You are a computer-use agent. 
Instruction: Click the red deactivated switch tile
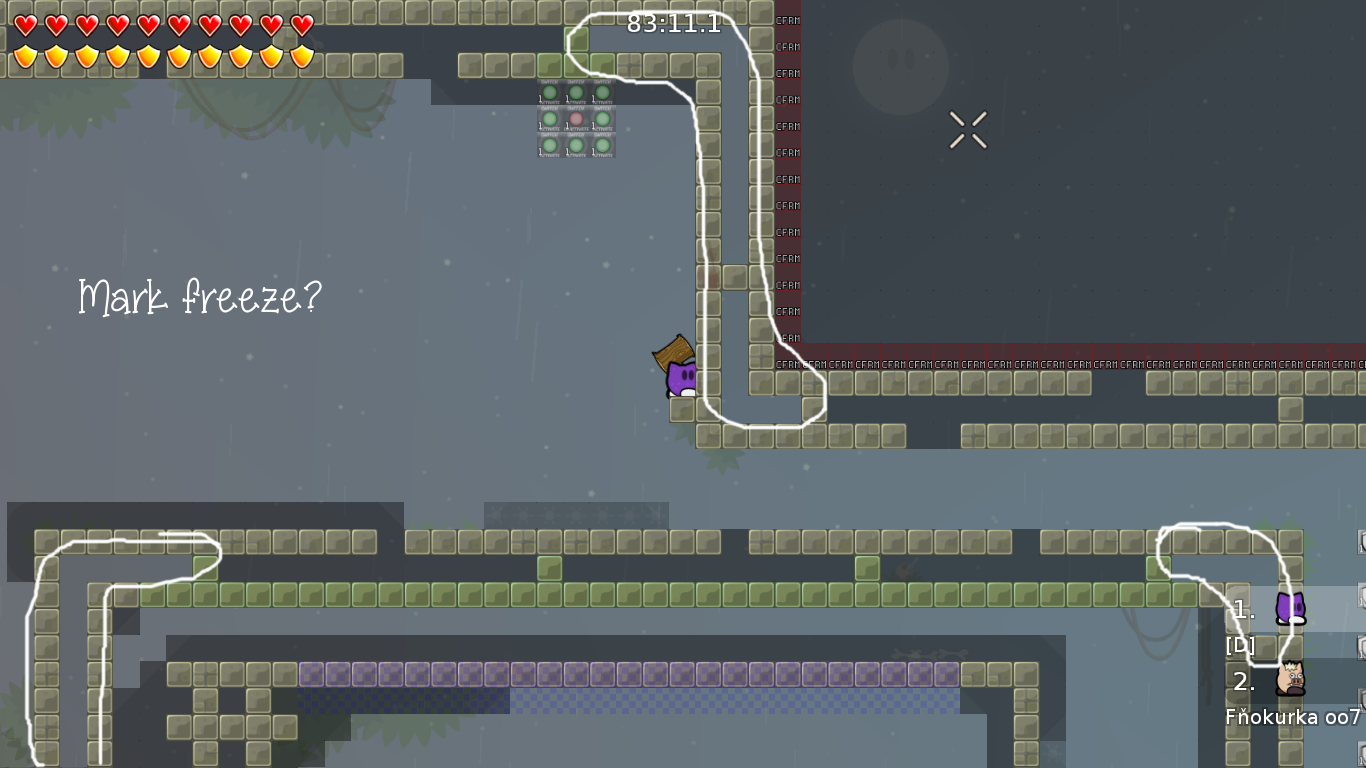[576, 118]
